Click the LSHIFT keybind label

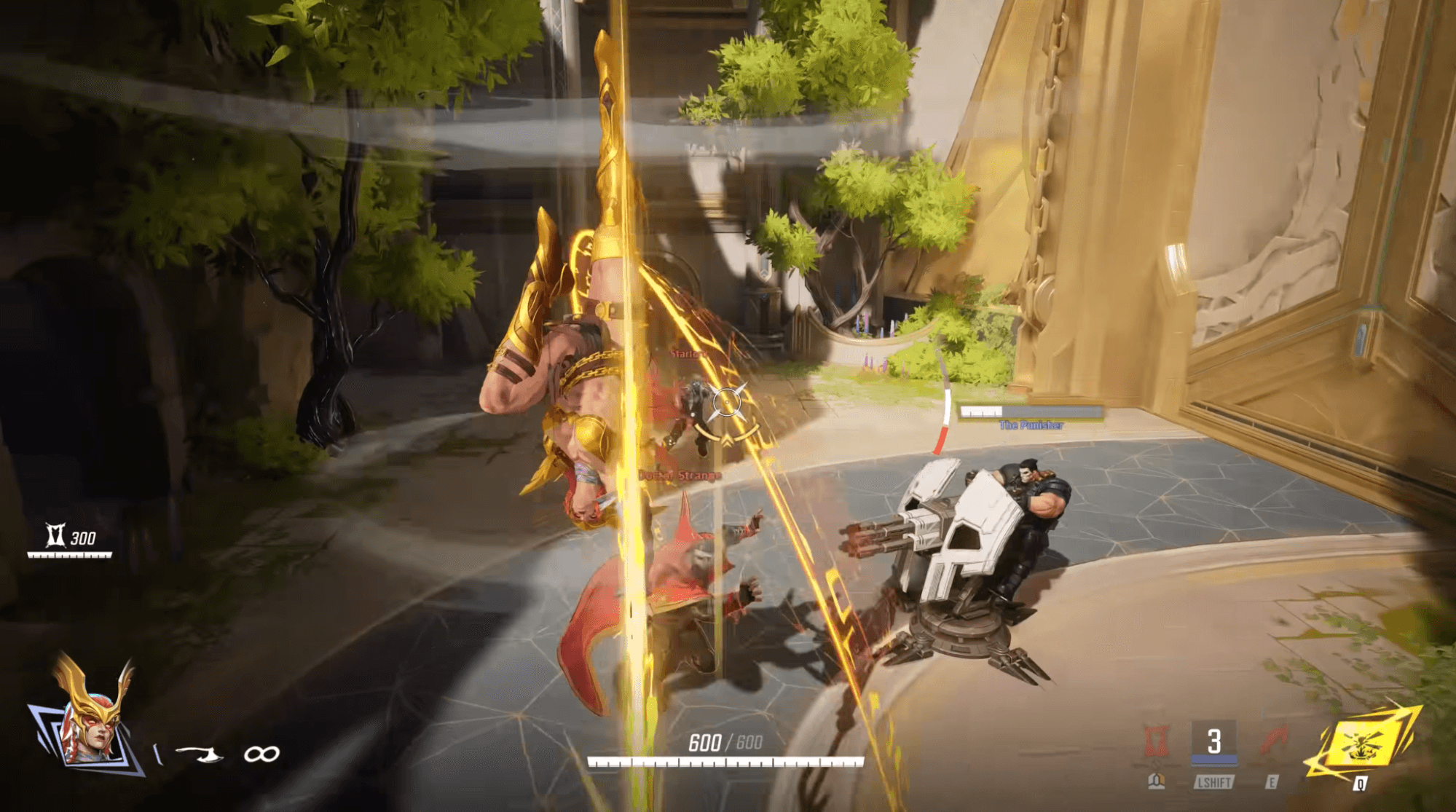[1214, 782]
